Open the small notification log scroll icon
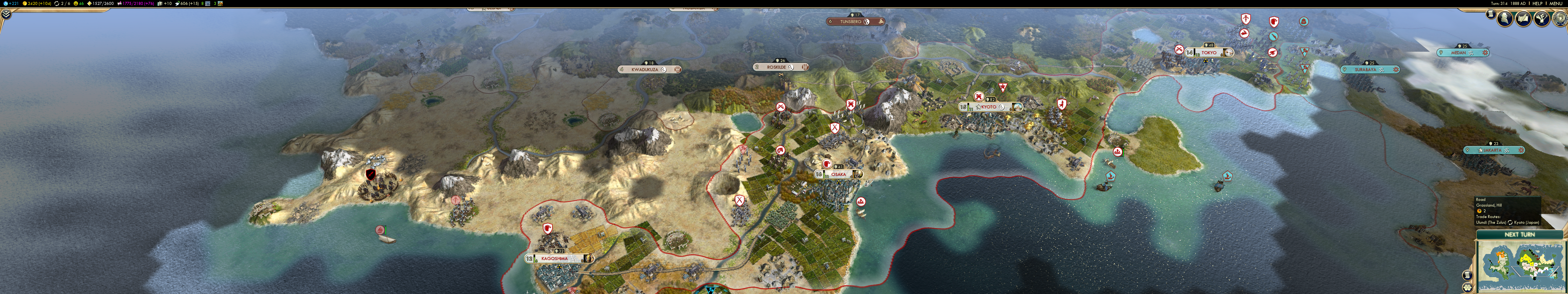Image resolution: width=1568 pixels, height=294 pixels. [x=1491, y=13]
